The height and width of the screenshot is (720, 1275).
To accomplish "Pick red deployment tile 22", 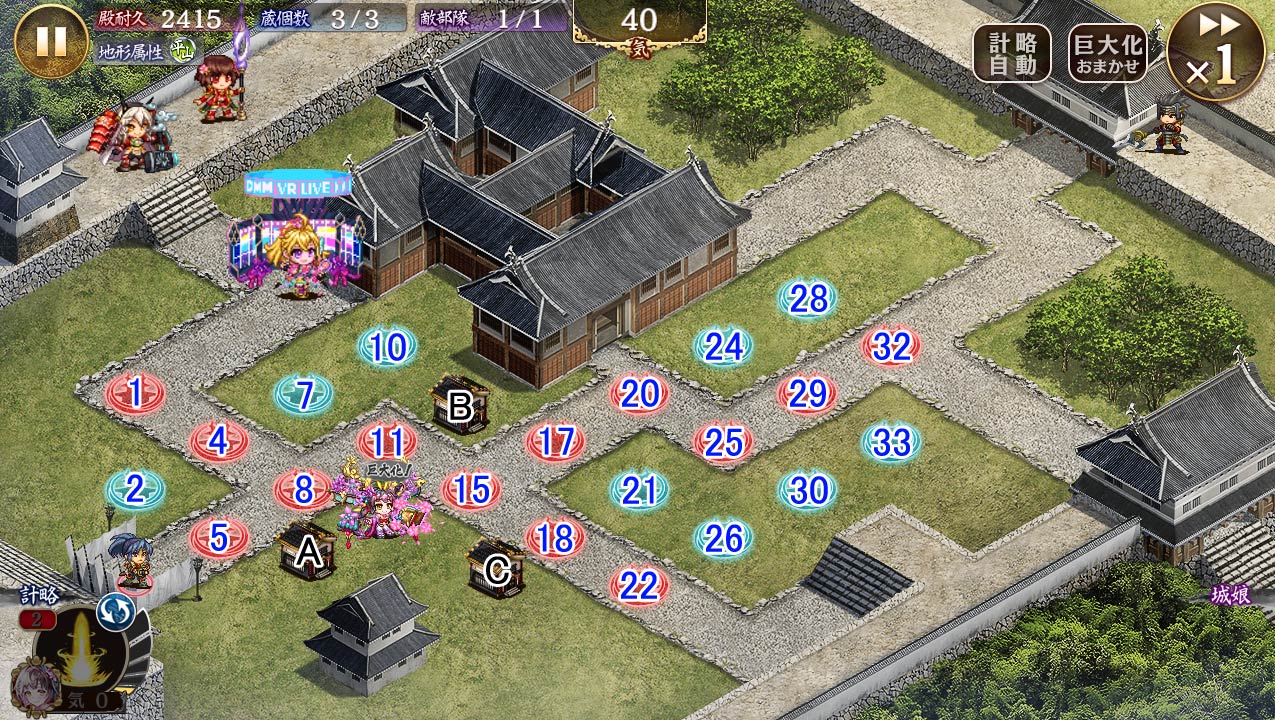I will tap(639, 586).
